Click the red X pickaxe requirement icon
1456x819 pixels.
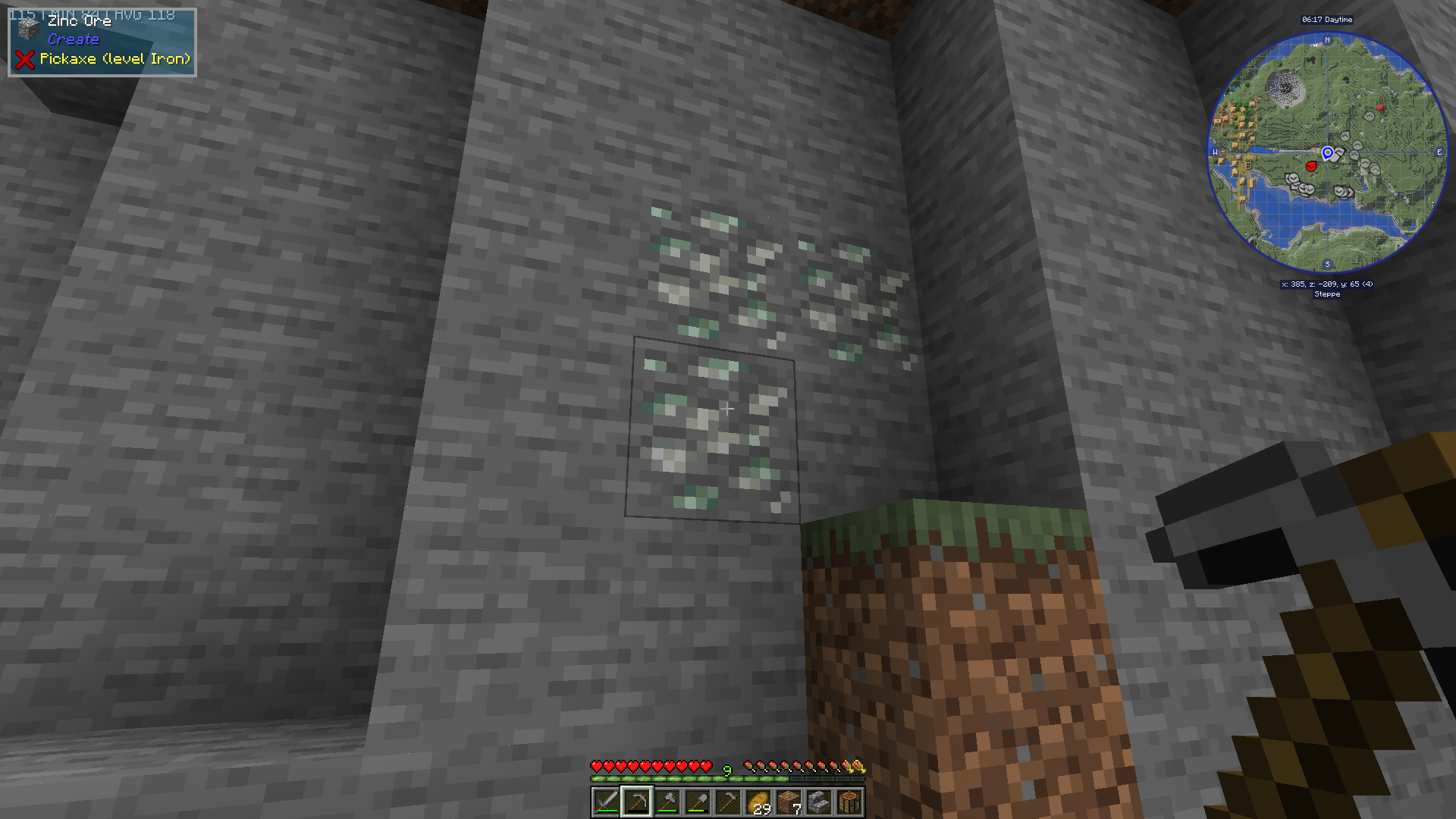[x=27, y=60]
